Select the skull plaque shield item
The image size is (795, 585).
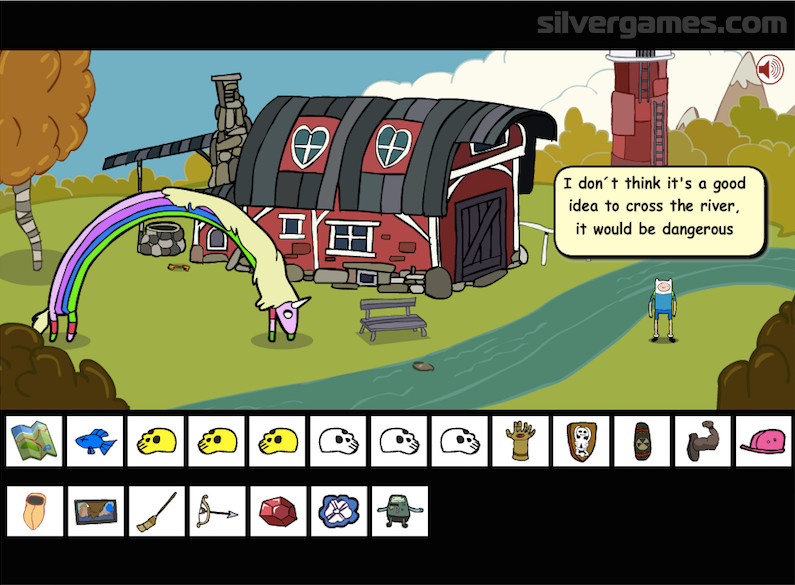tap(581, 441)
